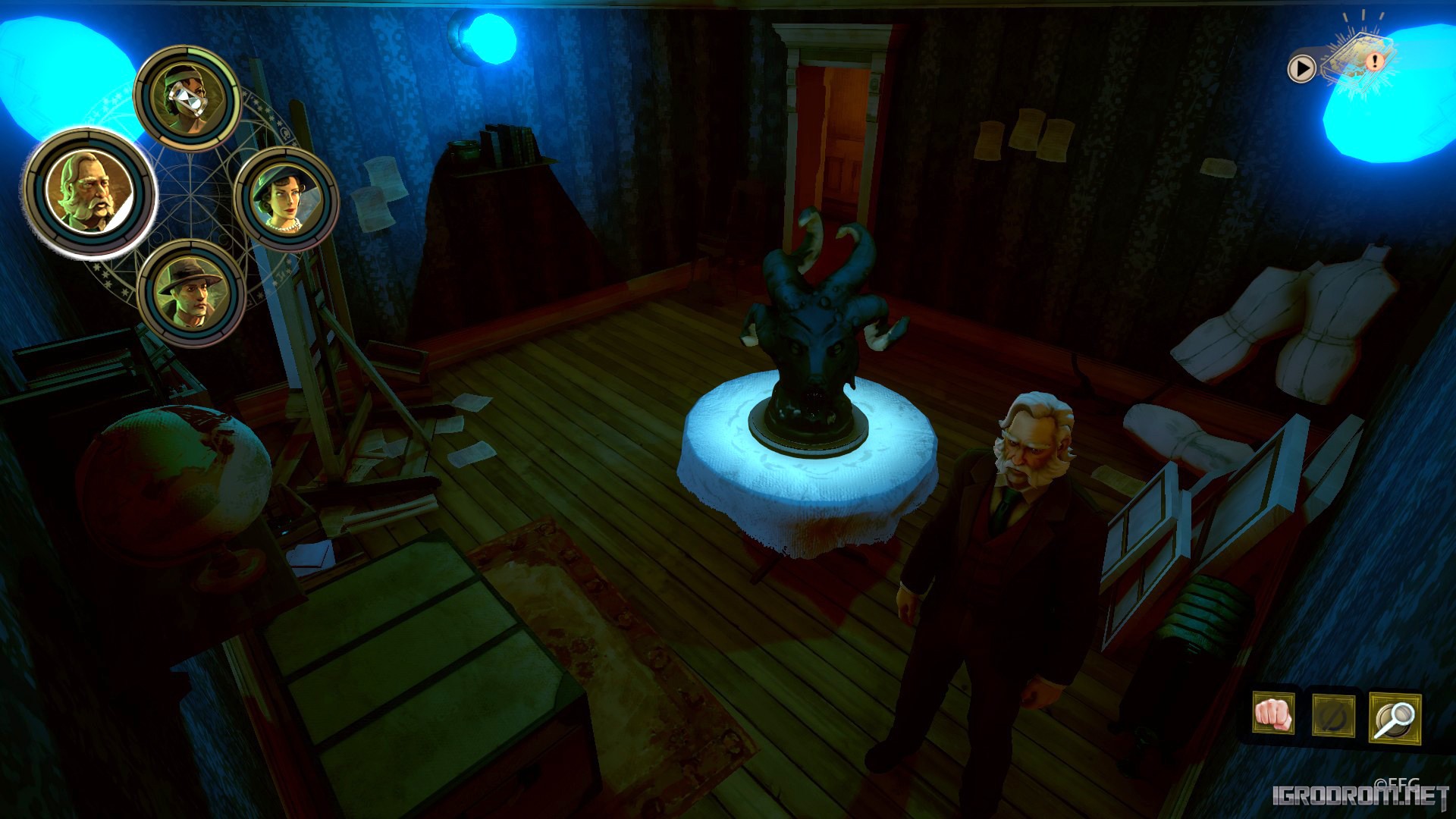
Task: Click the greyed-out crossed circle action slot
Action: click(1333, 715)
